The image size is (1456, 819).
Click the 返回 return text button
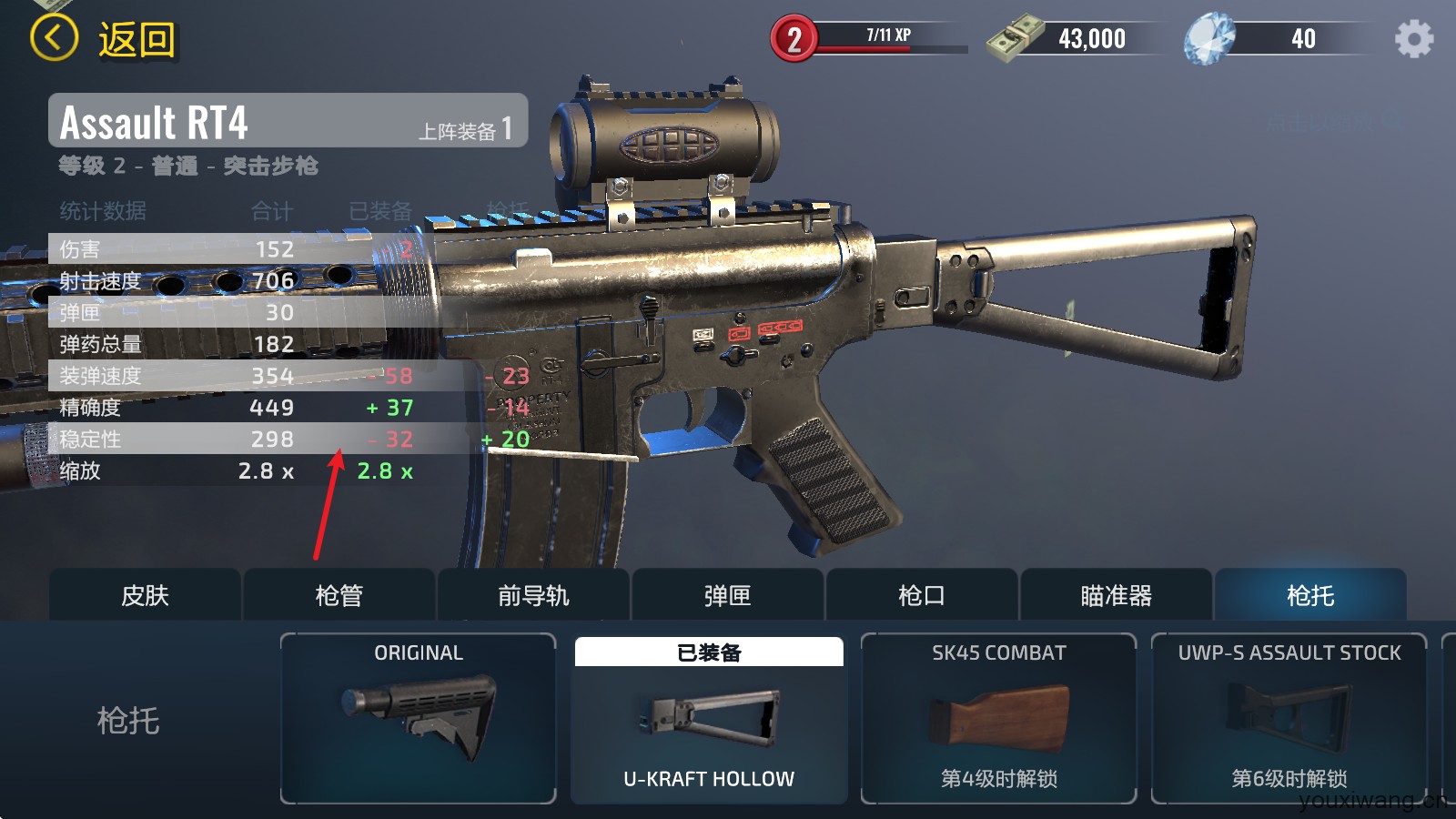pyautogui.click(x=135, y=39)
